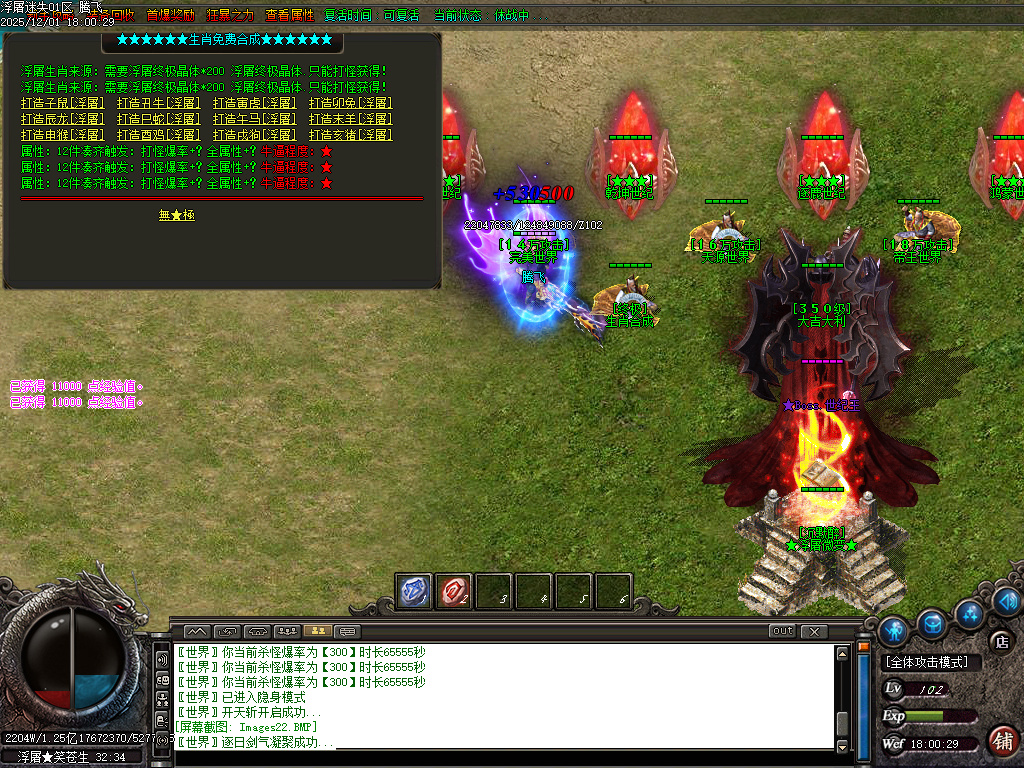This screenshot has width=1024, height=768.
Task: Open the character panel blue figure icon
Action: tap(894, 629)
